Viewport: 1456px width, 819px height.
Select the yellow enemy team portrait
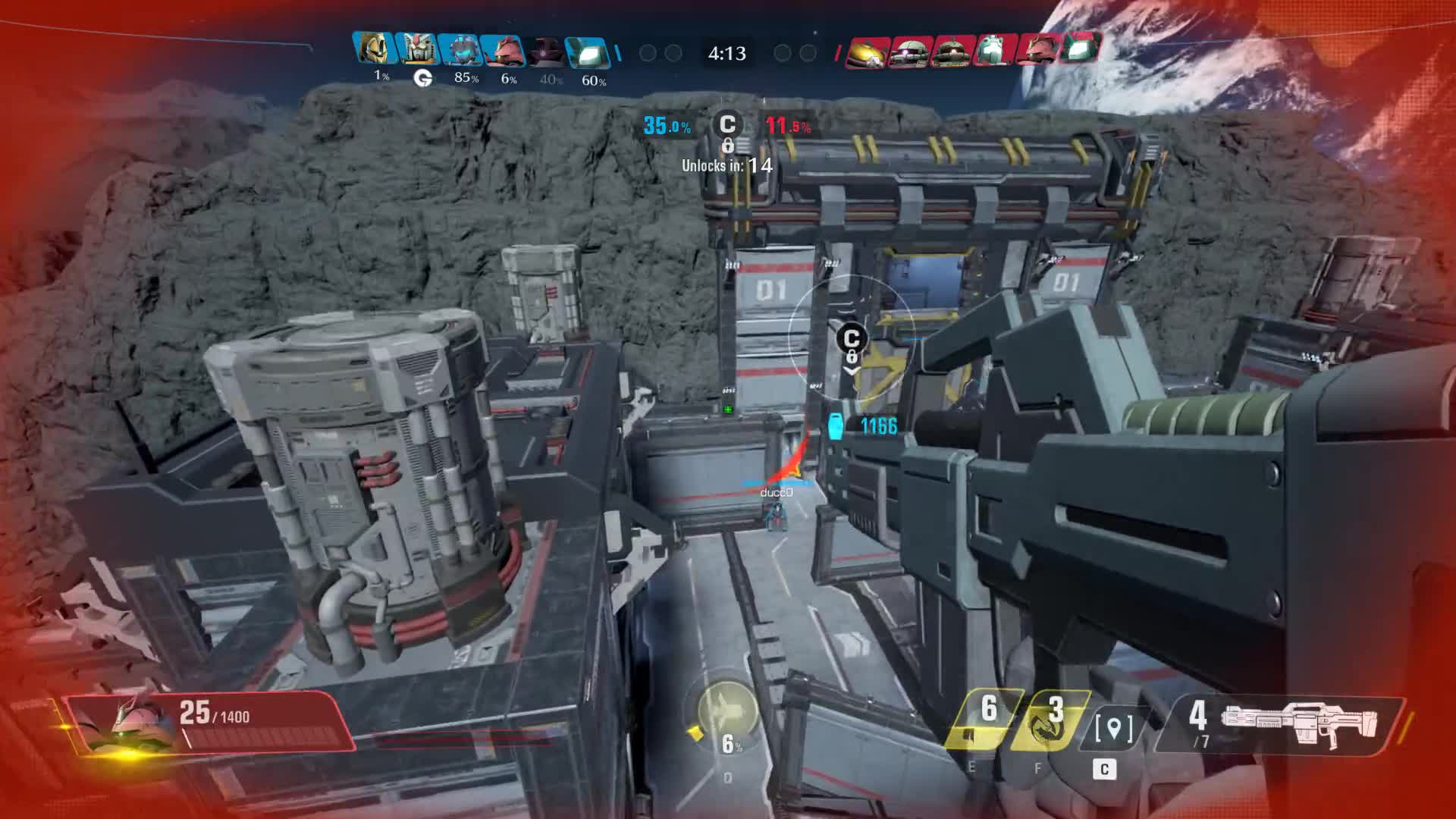867,52
